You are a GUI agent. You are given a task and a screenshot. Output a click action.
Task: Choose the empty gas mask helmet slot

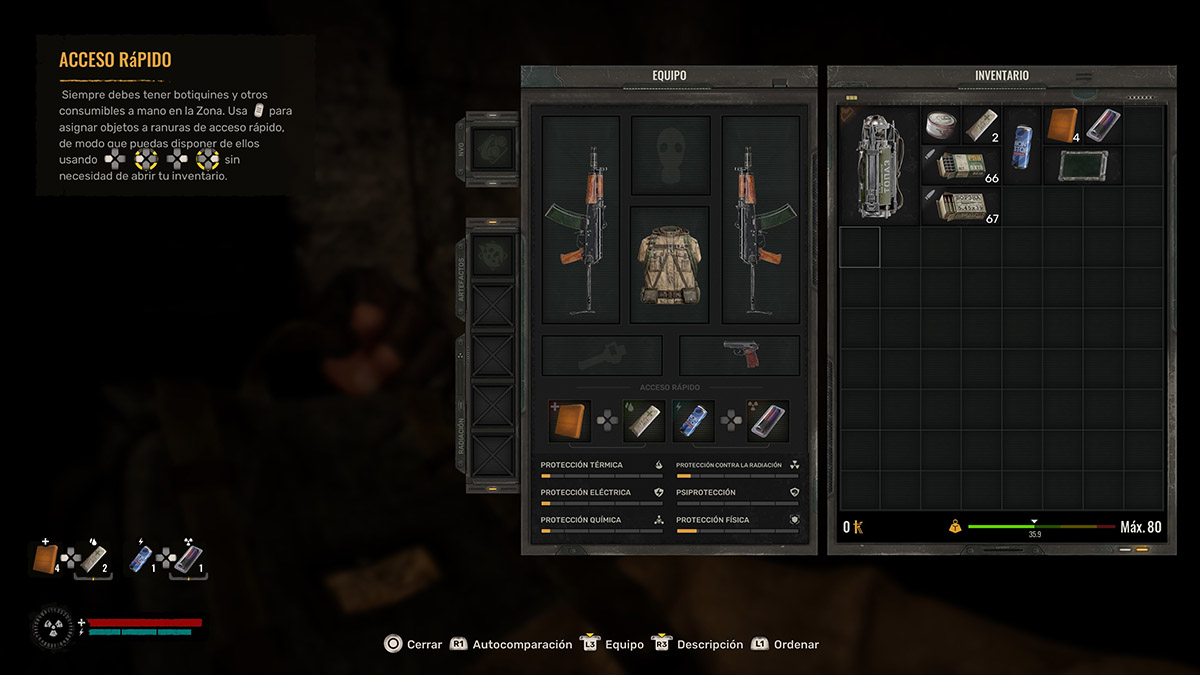coord(670,155)
